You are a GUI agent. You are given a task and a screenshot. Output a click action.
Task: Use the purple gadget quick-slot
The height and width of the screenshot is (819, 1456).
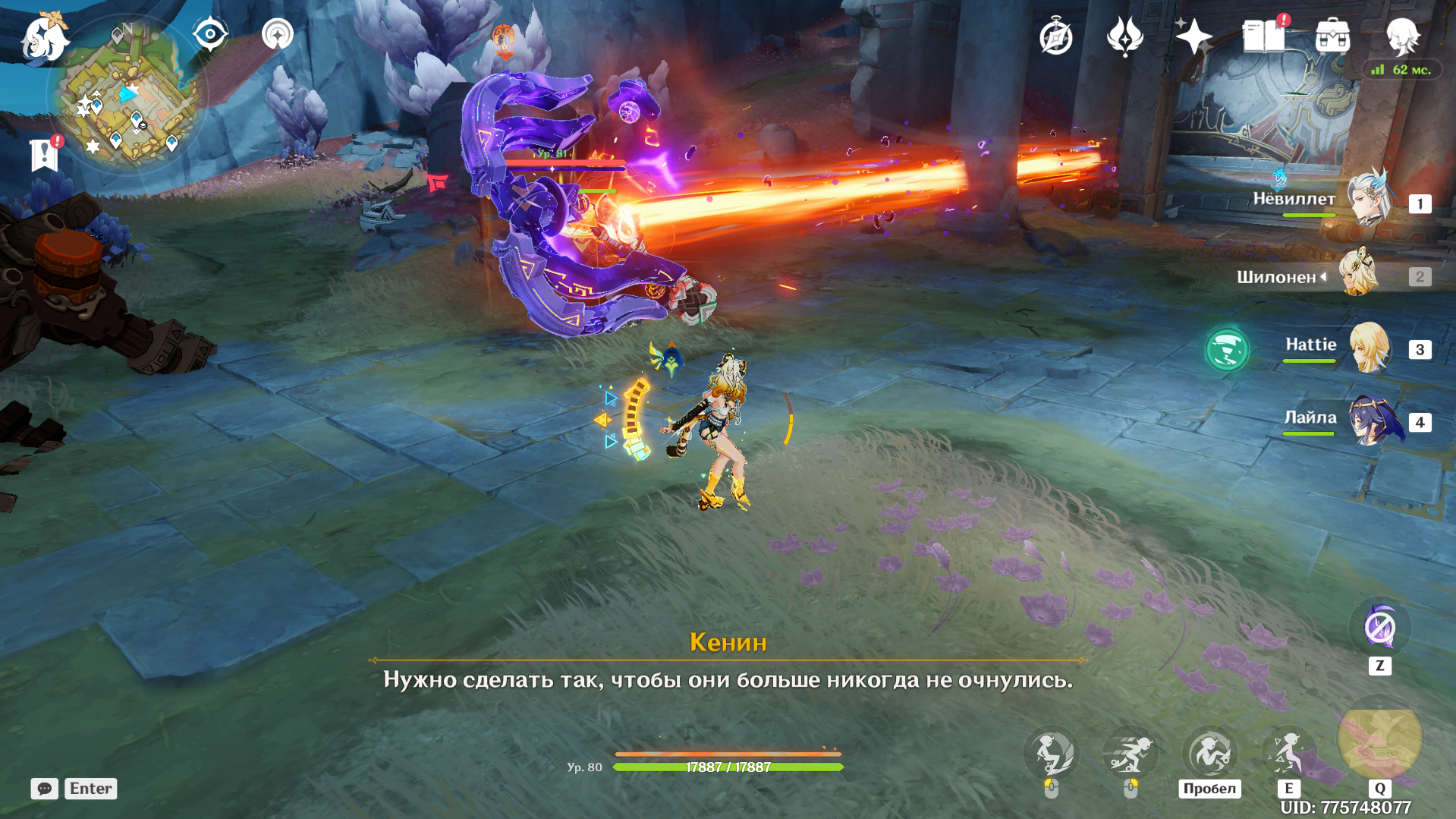[x=1379, y=628]
